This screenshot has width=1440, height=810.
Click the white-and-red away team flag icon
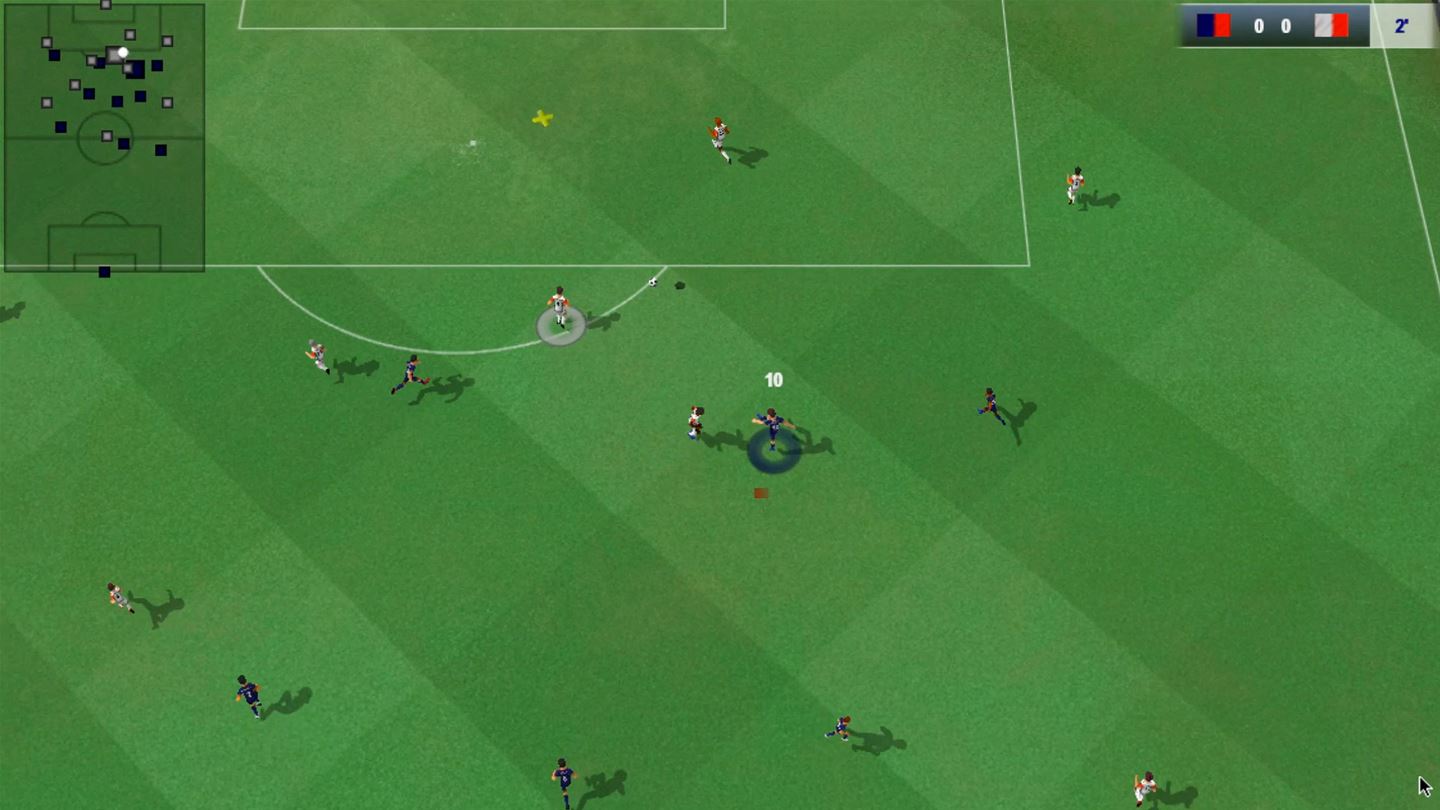tap(1330, 26)
